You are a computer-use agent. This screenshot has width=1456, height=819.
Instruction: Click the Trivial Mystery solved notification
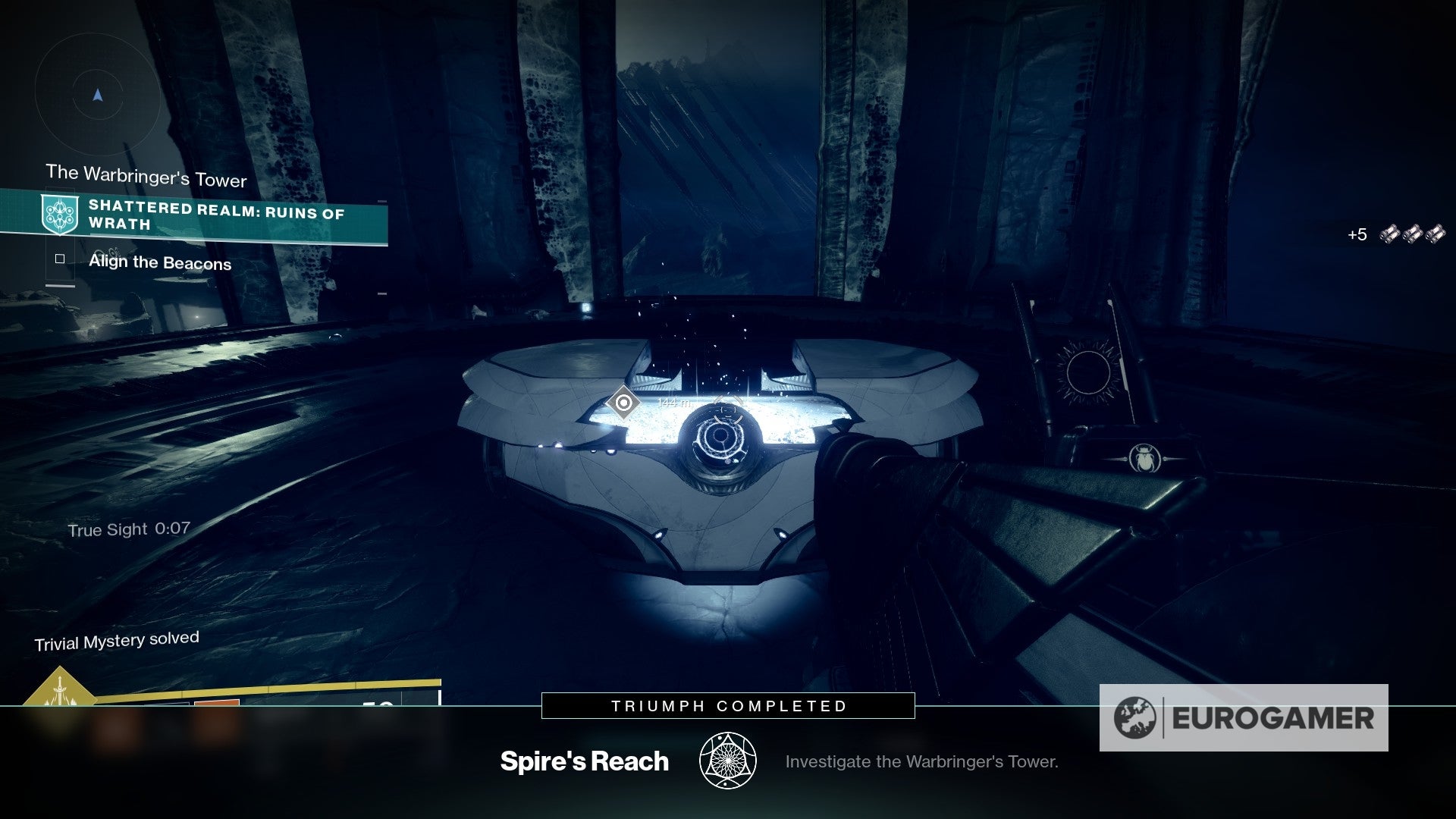coord(117,638)
